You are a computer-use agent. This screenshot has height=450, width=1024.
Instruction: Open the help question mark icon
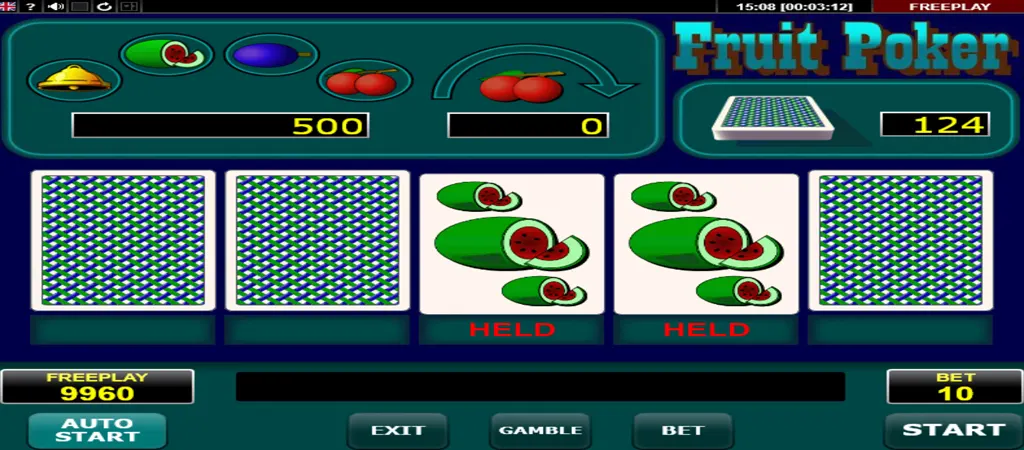(32, 7)
